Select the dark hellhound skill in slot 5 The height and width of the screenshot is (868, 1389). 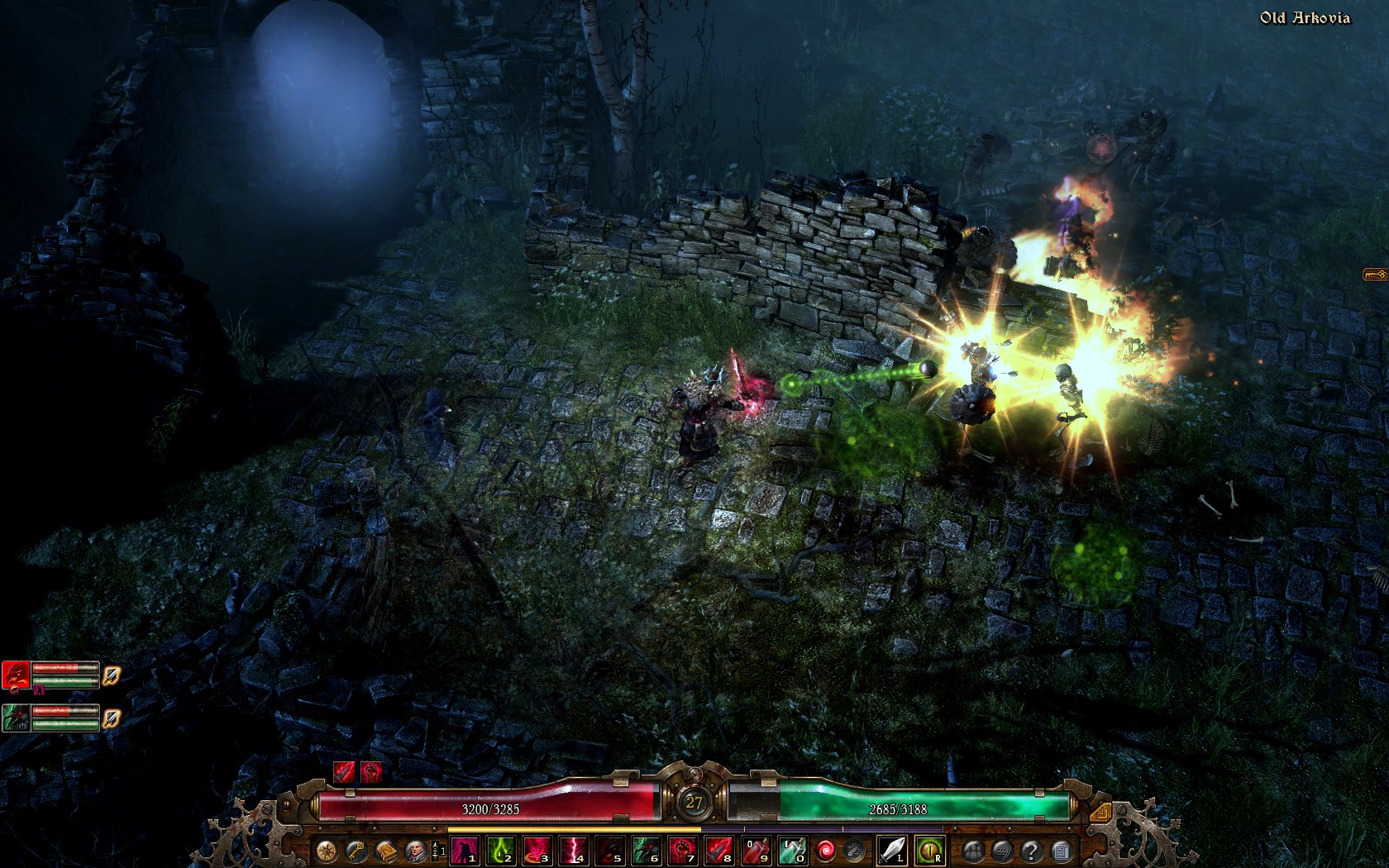[610, 850]
